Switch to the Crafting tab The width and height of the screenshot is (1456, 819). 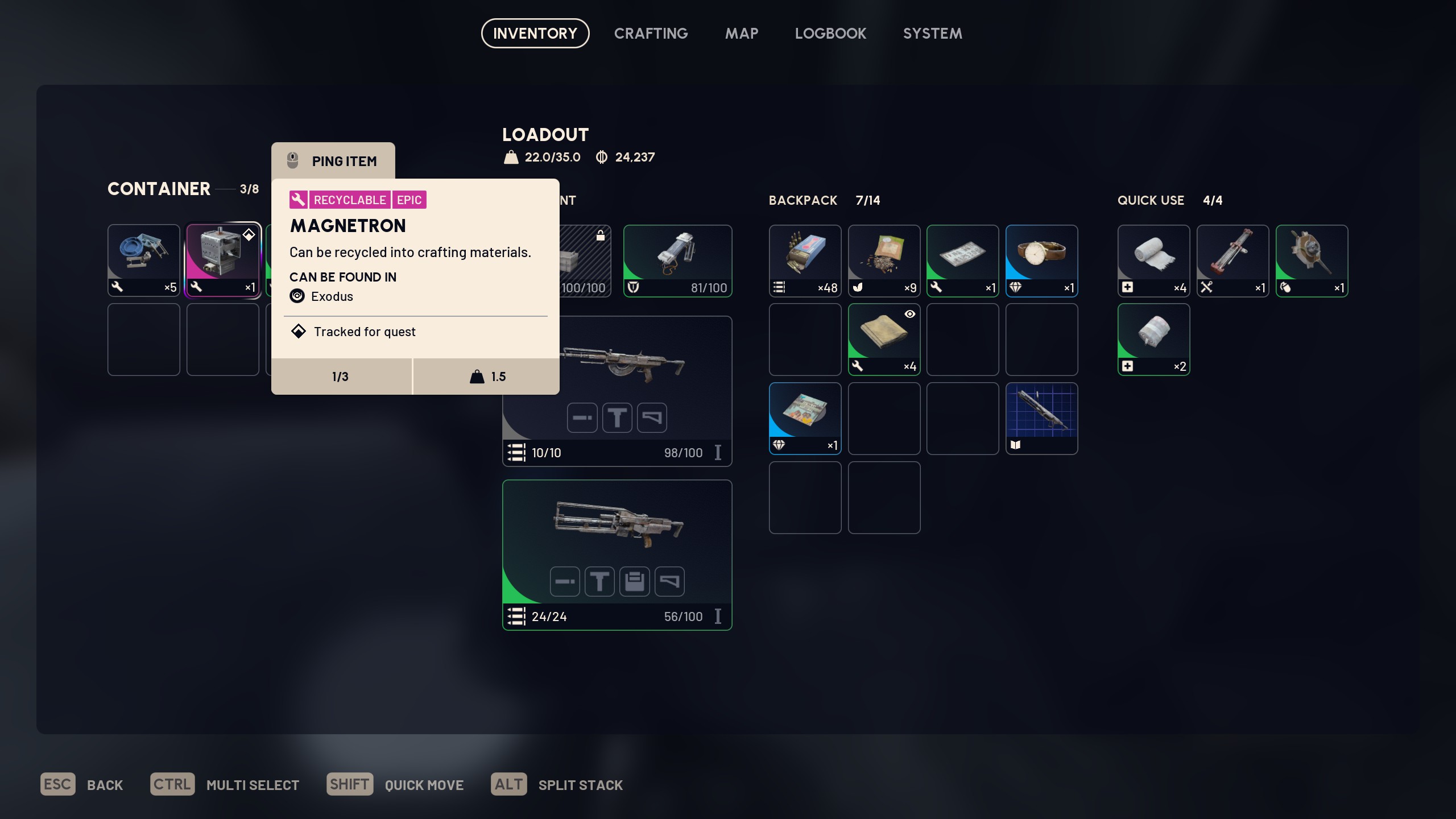[651, 34]
